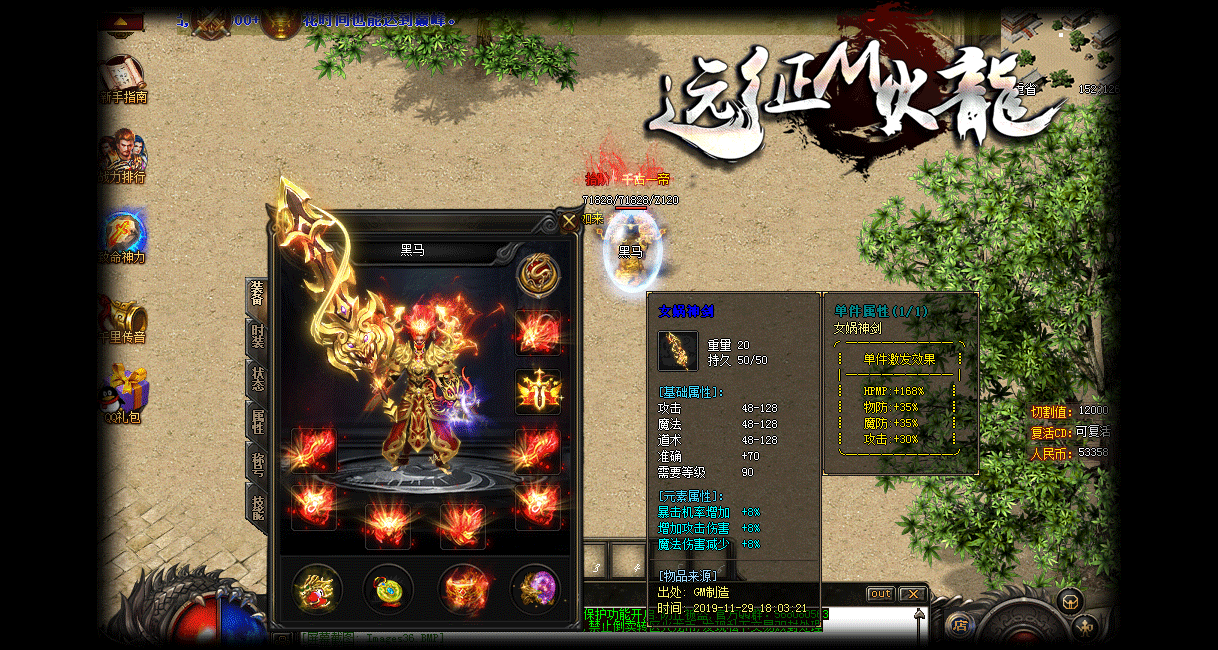Show the 属性 attributes tab
The image size is (1218, 650).
pos(258,421)
